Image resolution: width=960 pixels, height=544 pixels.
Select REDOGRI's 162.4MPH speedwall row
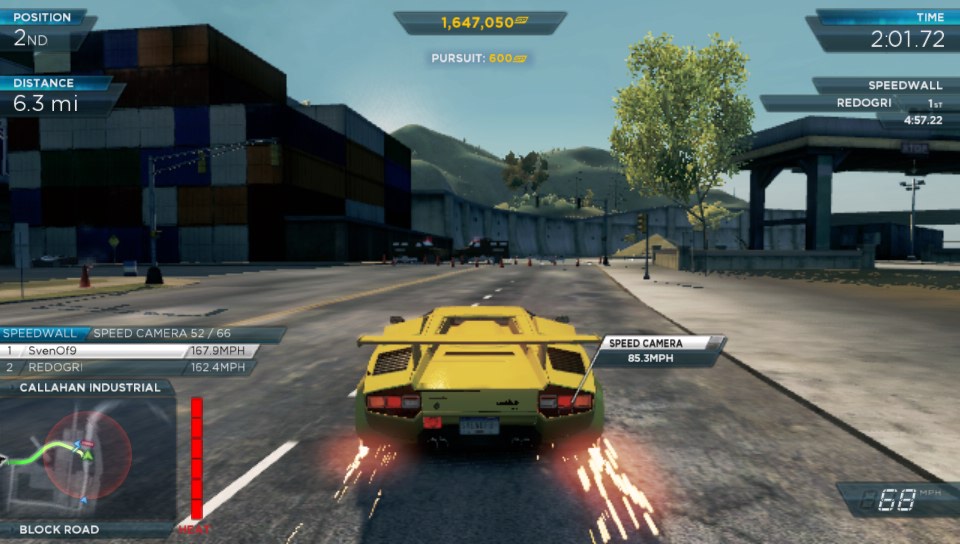pos(128,368)
